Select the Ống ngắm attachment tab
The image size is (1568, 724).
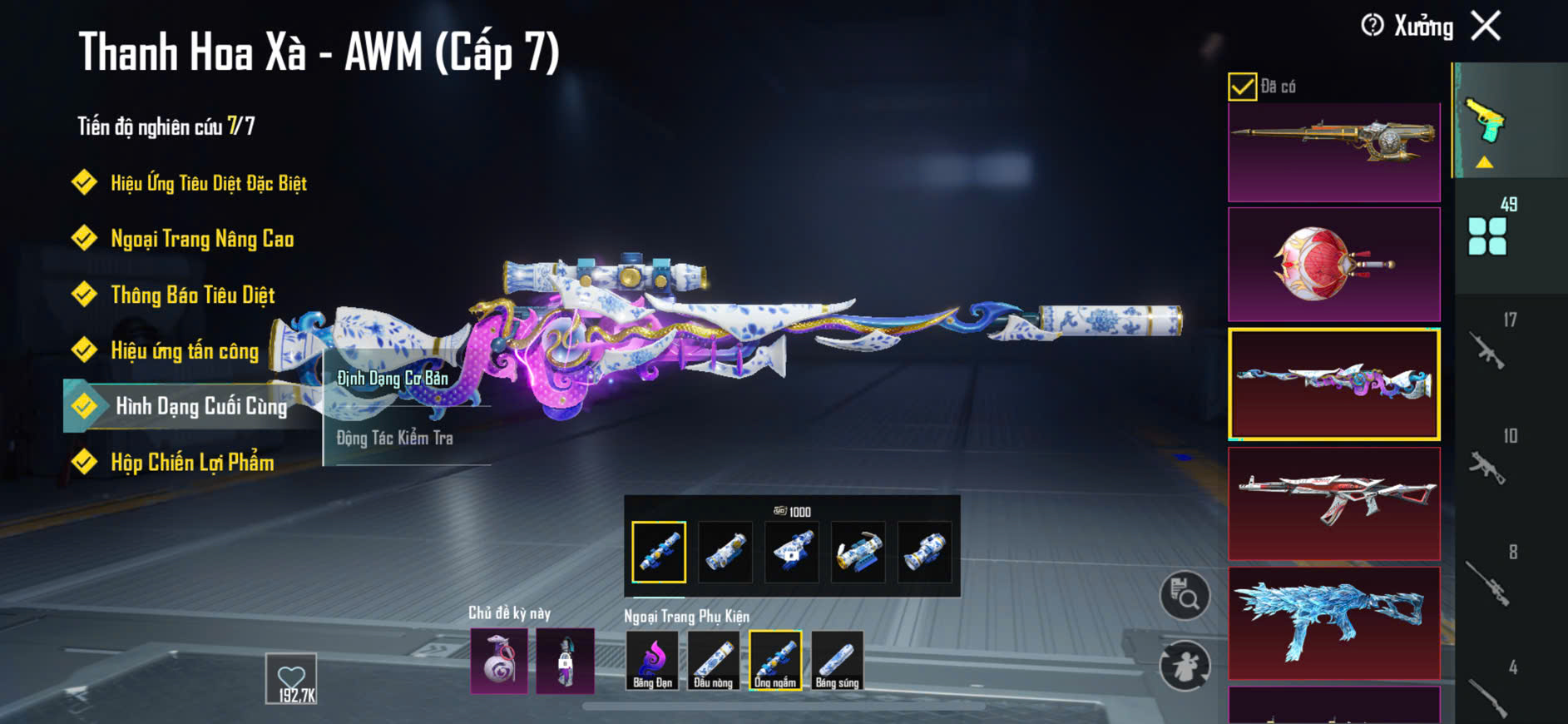(775, 661)
